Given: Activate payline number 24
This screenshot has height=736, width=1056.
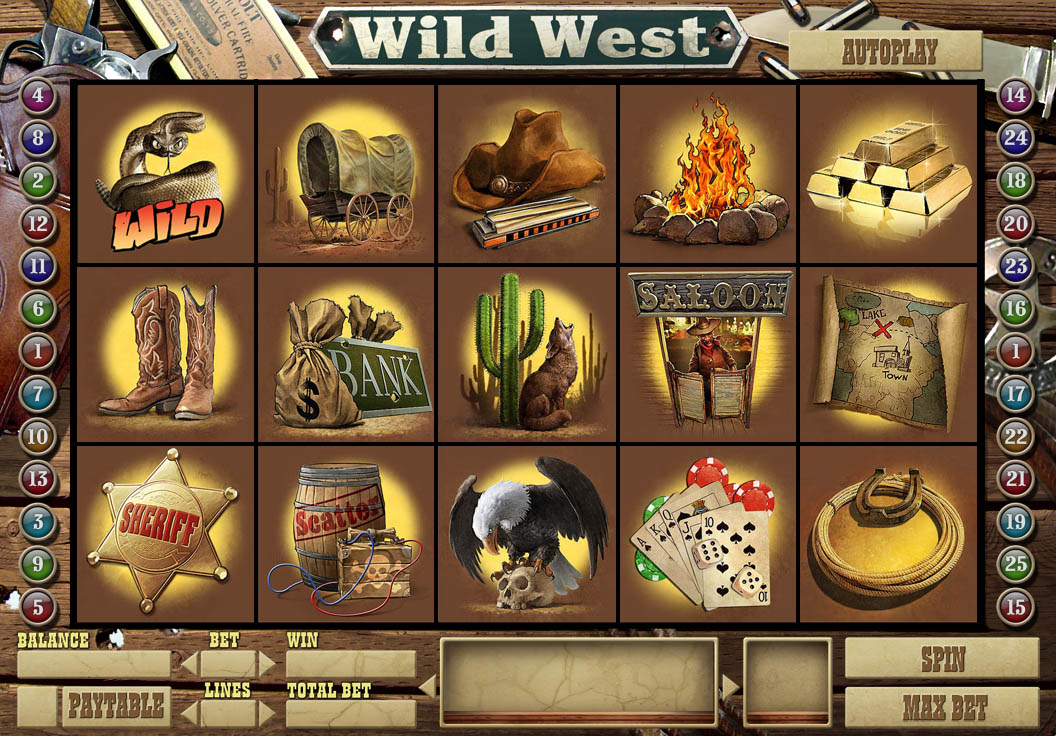Looking at the screenshot, I should pos(1016,138).
